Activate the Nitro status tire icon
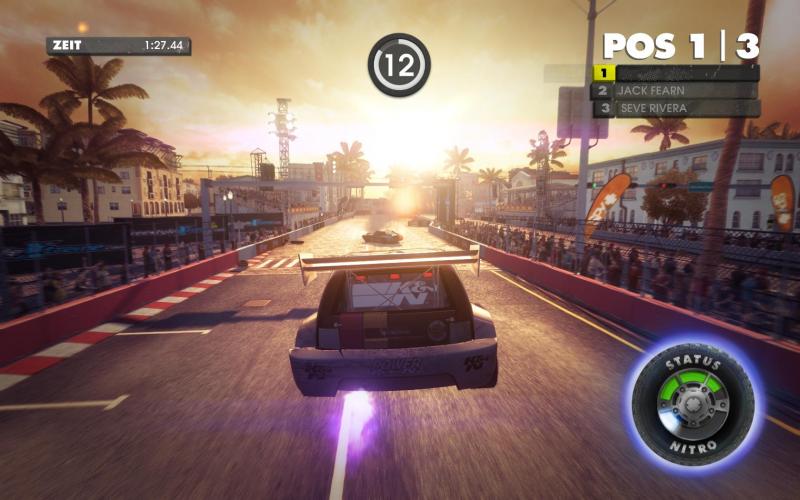The width and height of the screenshot is (800, 500). pyautogui.click(x=693, y=398)
